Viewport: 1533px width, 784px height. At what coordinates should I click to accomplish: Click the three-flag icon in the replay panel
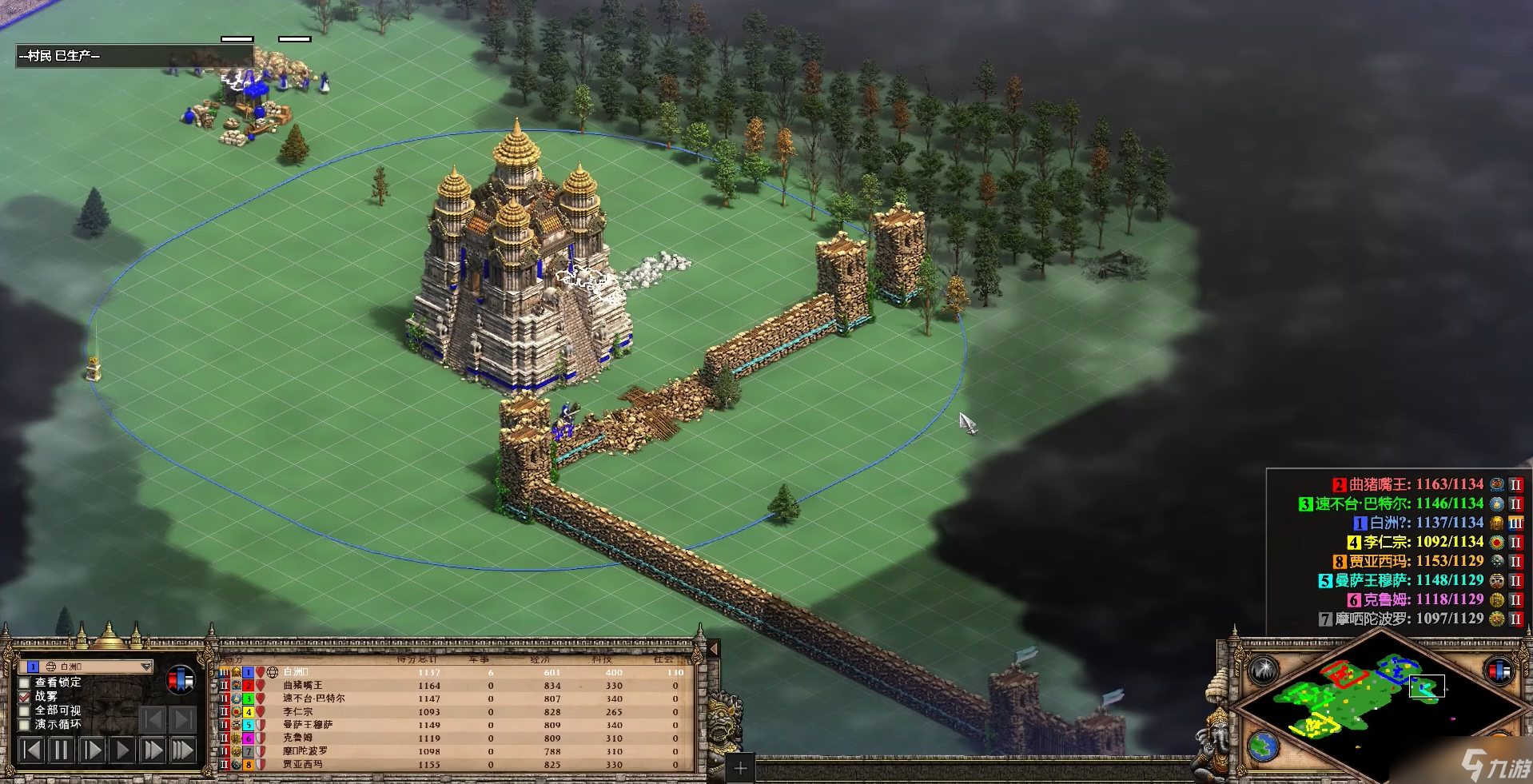181,680
